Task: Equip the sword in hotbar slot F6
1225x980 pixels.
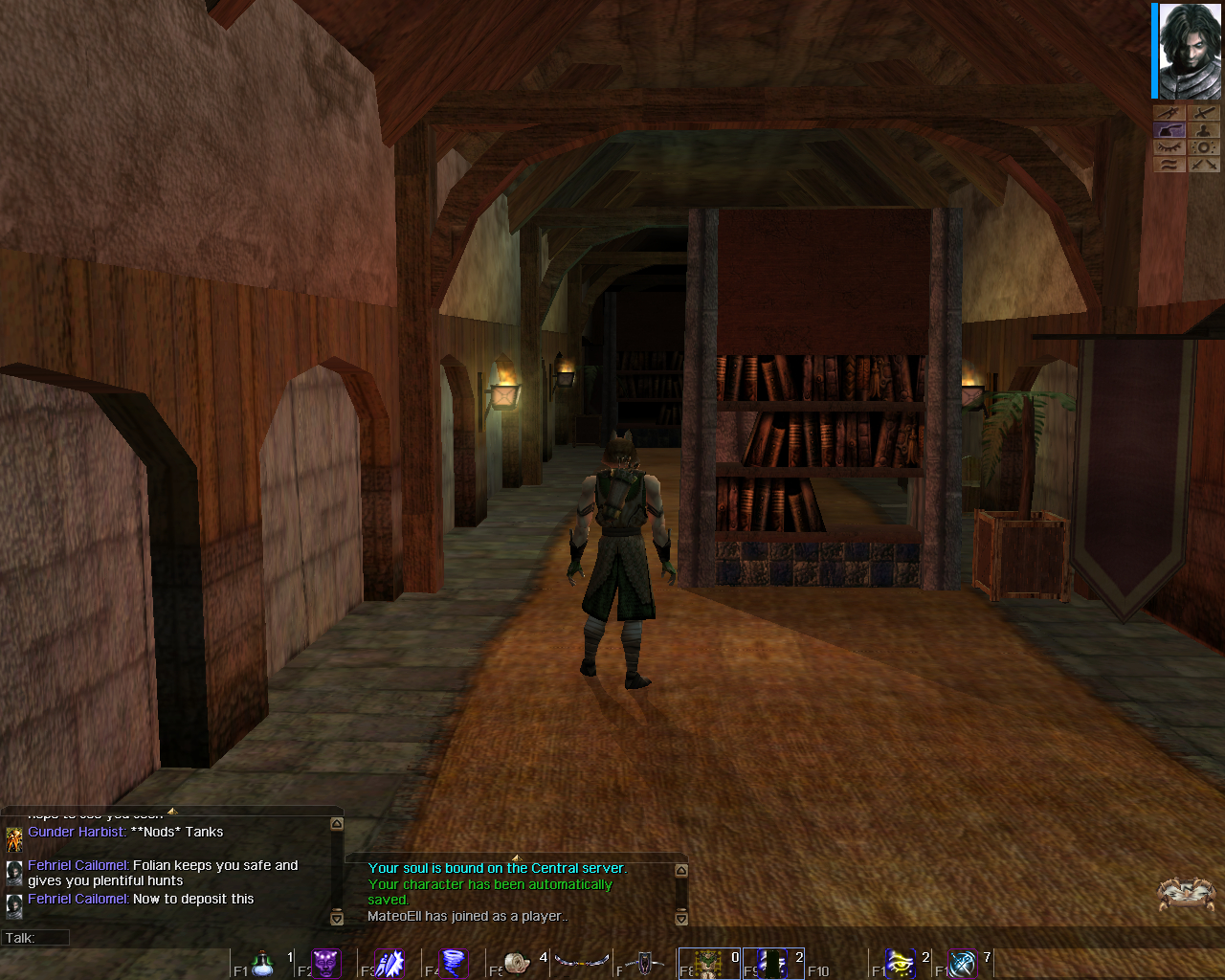Action: [x=584, y=962]
